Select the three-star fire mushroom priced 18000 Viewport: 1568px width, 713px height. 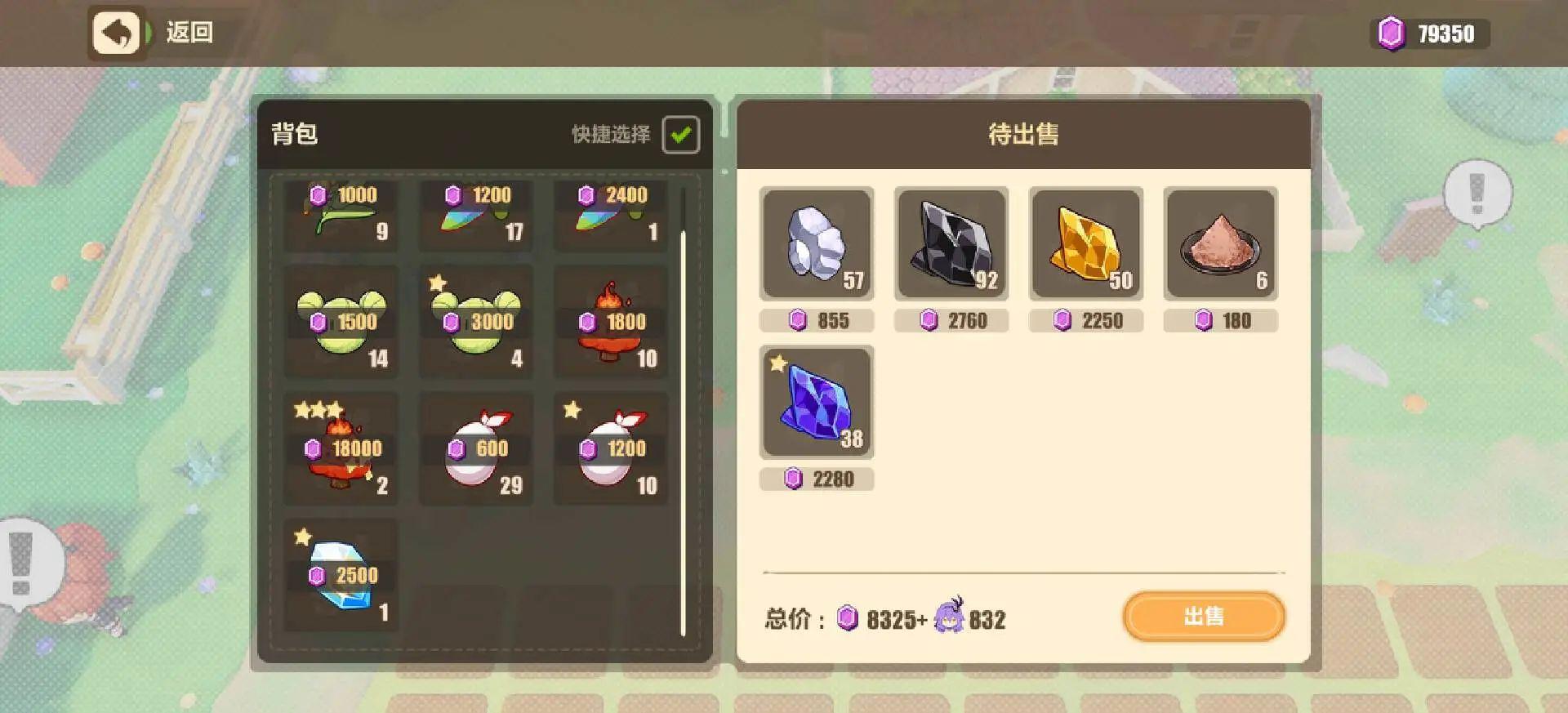coord(341,449)
